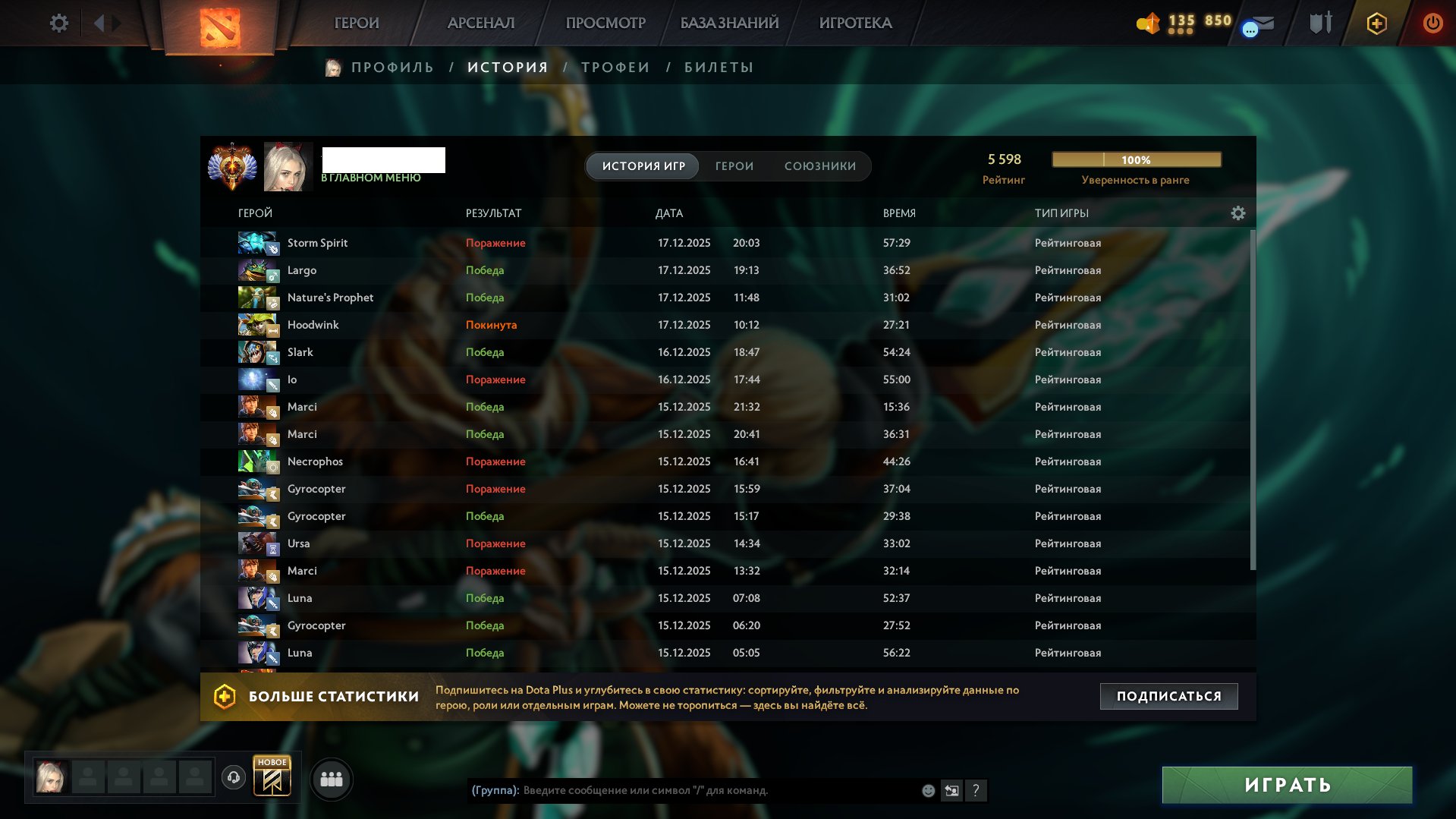Click the rank confidence 100% progress bar
Viewport: 1456px width, 819px height.
pyautogui.click(x=1136, y=159)
